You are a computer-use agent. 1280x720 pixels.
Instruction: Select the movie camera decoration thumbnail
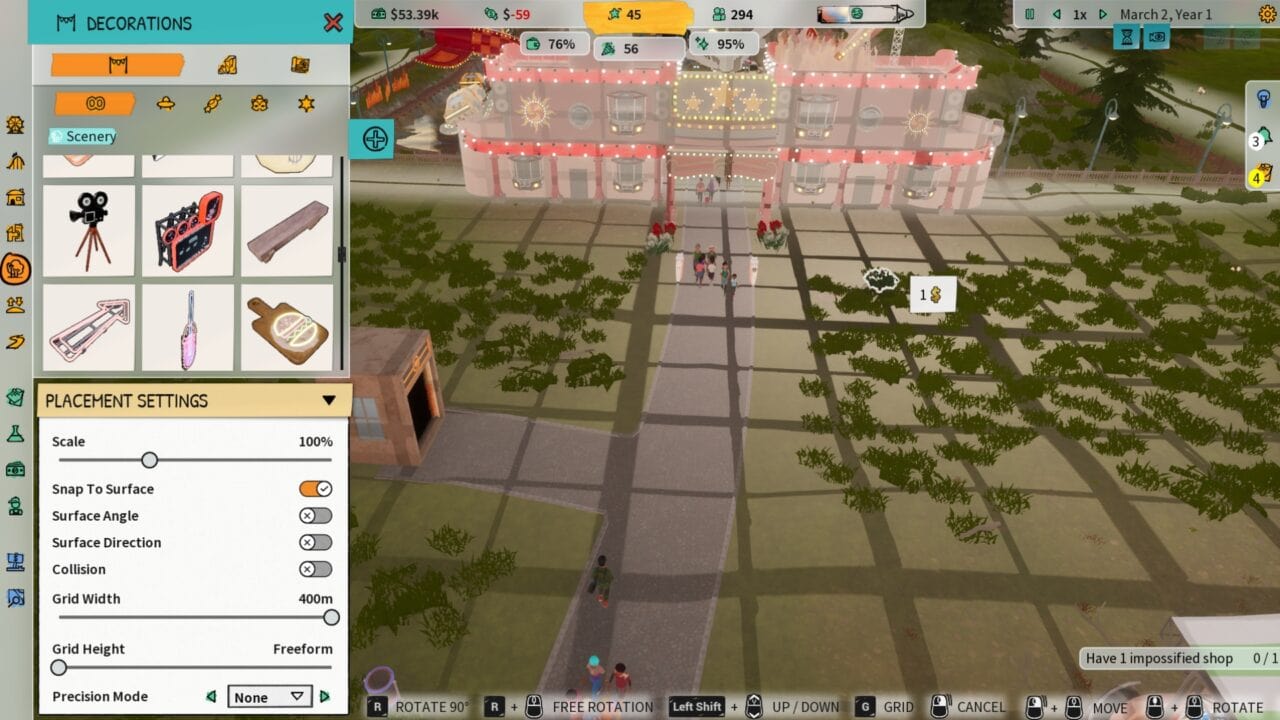pos(88,230)
